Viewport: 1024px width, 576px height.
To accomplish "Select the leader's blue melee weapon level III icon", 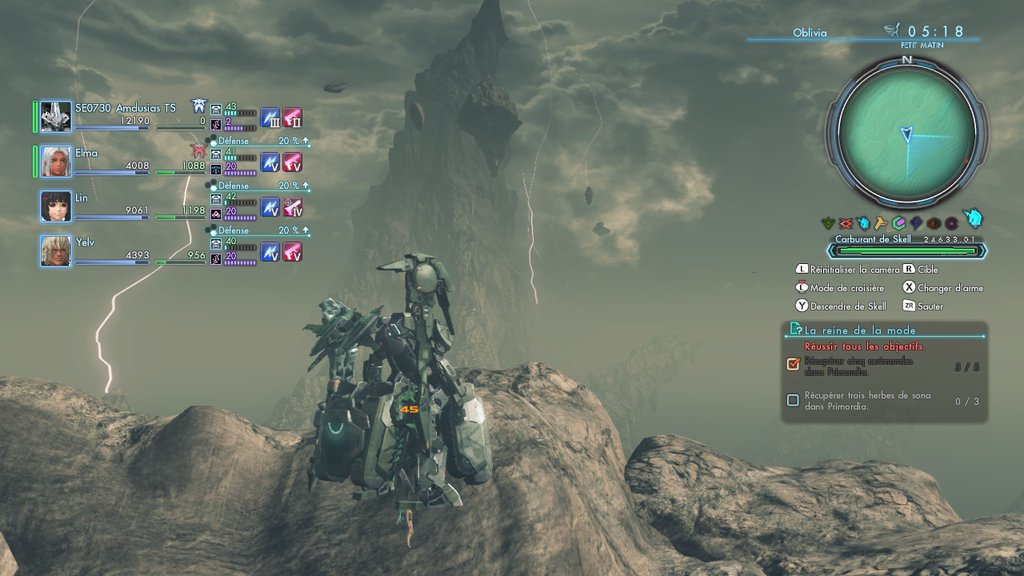I will click(x=270, y=118).
